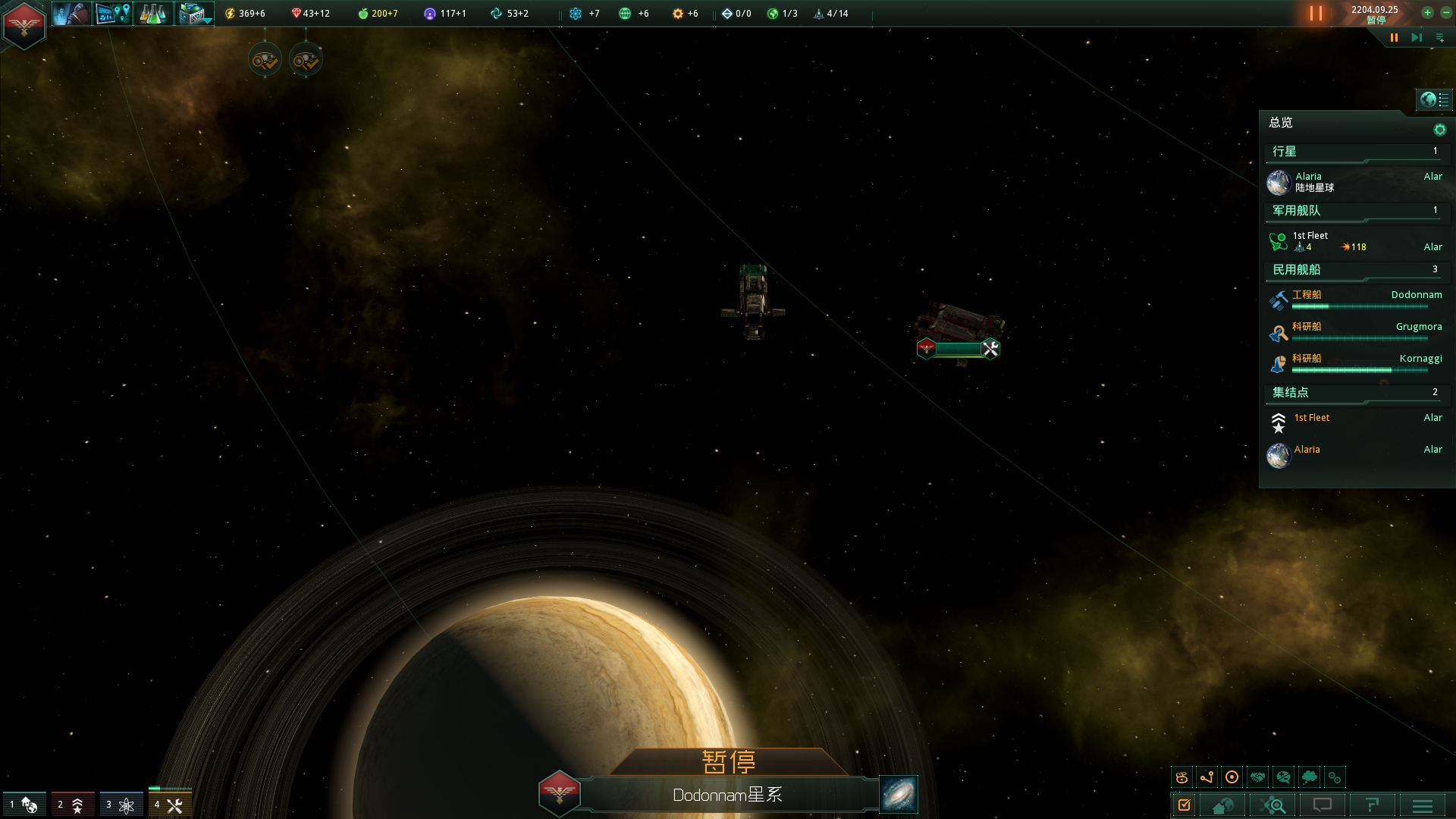Toggle the outliner globe list button
The image size is (1456, 819).
click(x=1434, y=99)
